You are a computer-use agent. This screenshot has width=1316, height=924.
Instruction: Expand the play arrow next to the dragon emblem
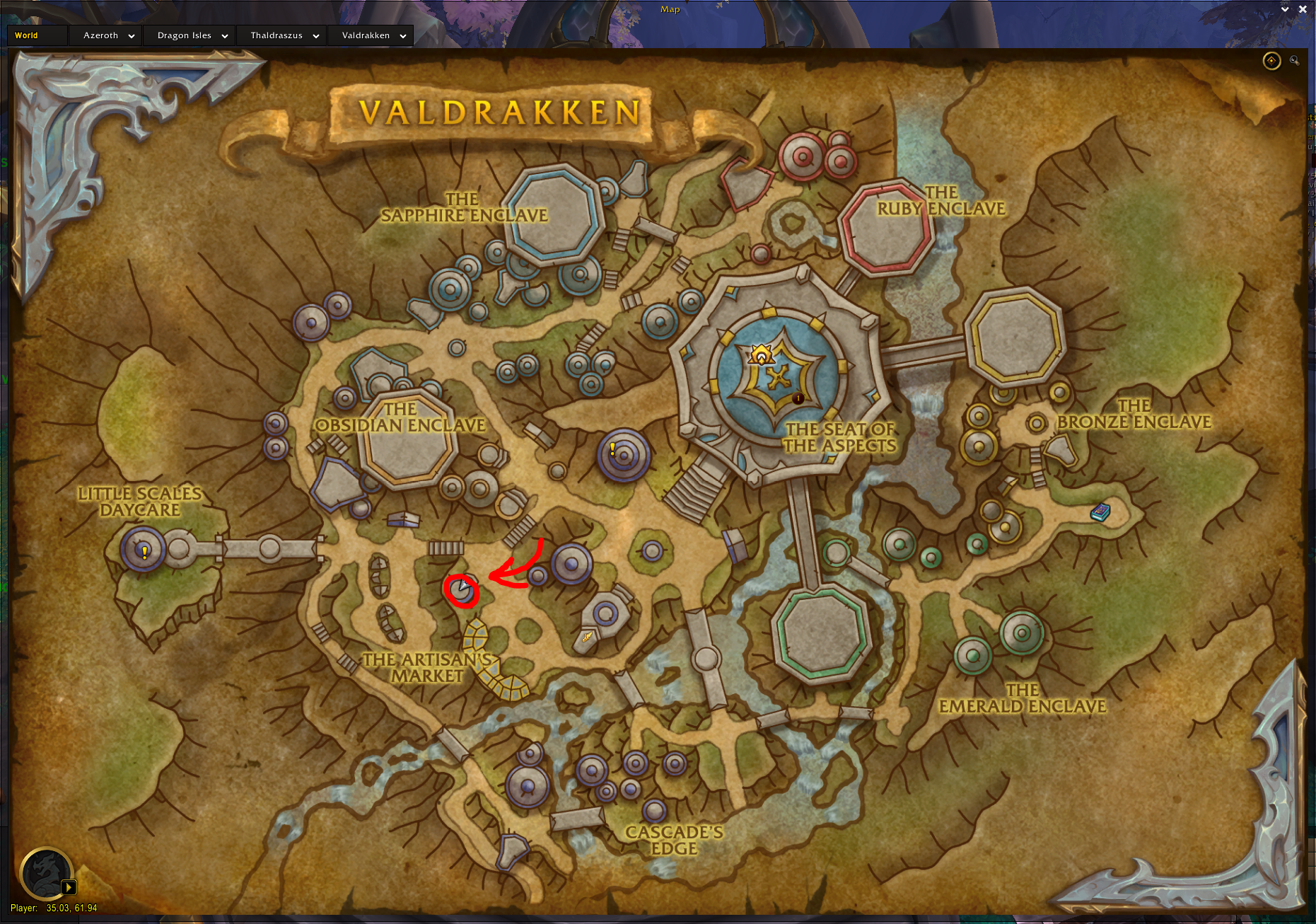(69, 886)
